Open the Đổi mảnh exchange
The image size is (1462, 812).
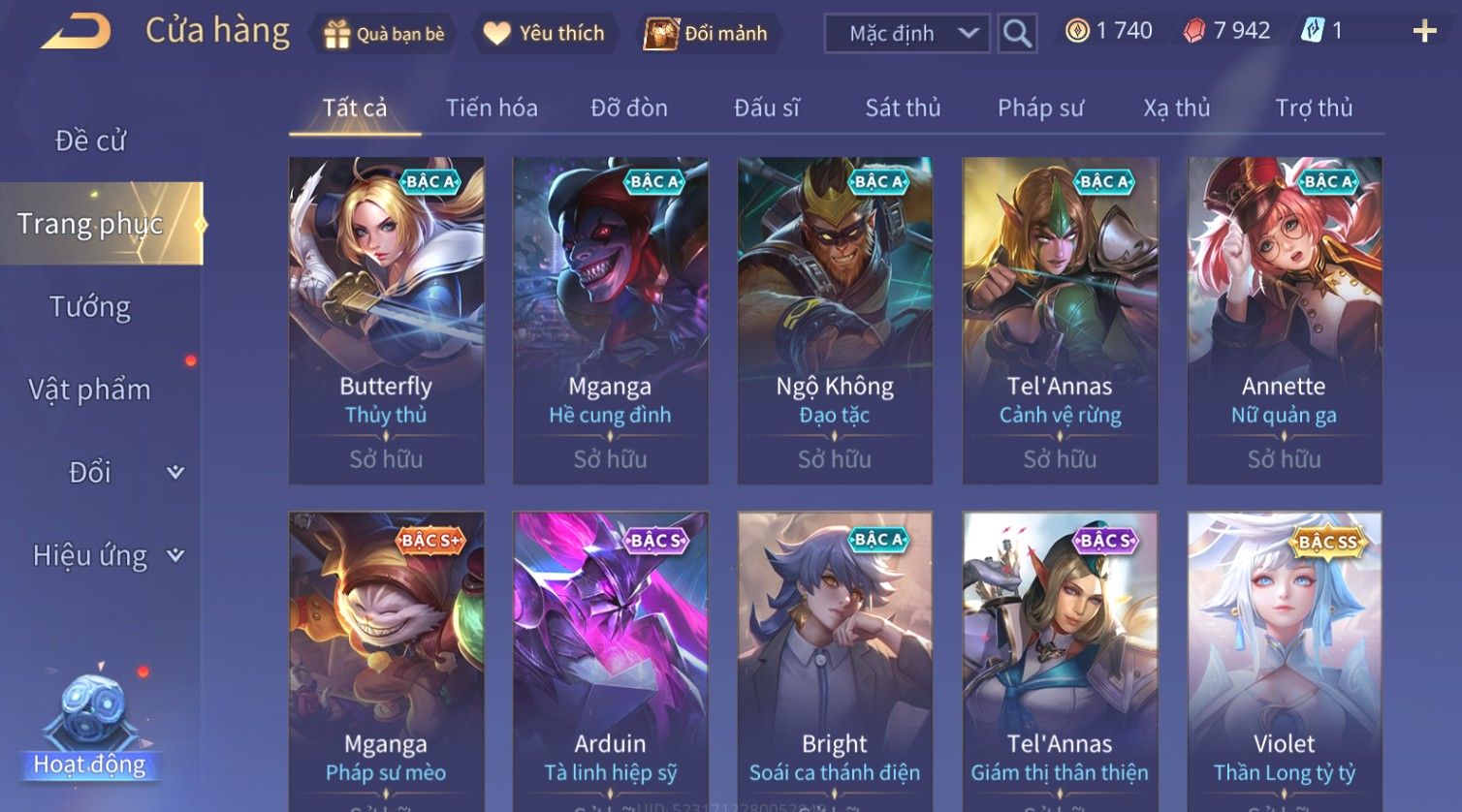(707, 34)
